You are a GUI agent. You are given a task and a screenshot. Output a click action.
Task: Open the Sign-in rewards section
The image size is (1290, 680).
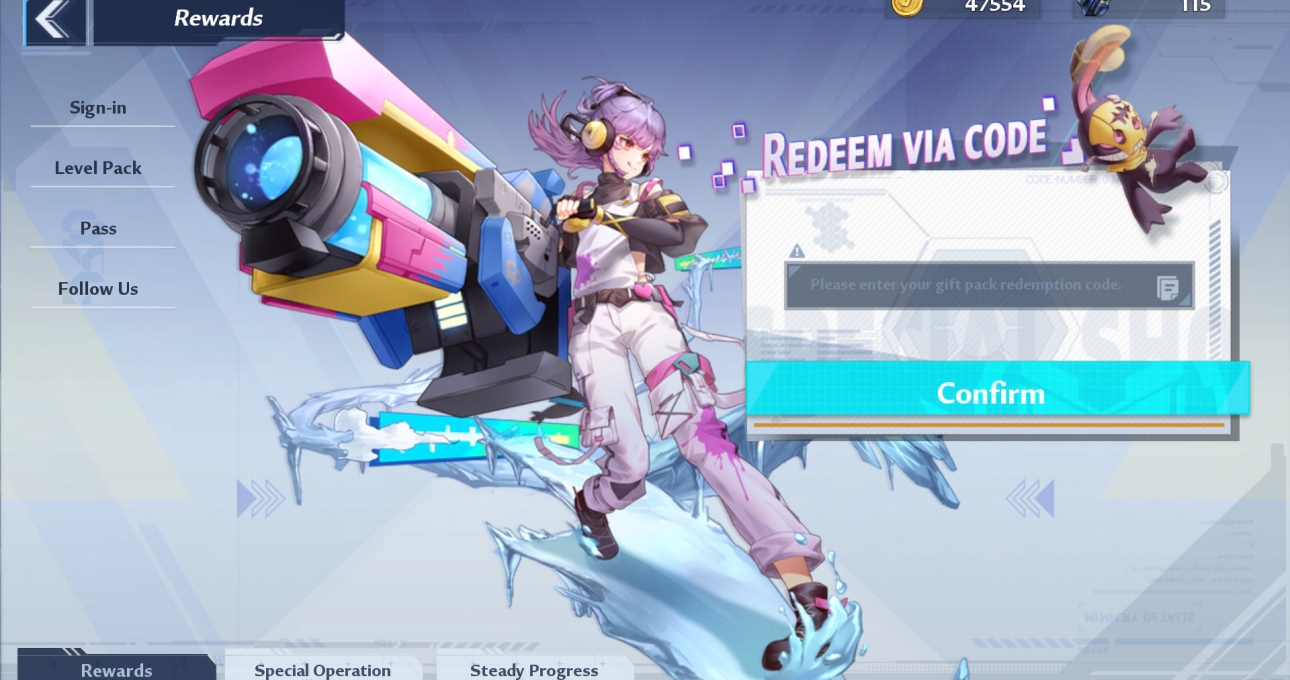(98, 108)
